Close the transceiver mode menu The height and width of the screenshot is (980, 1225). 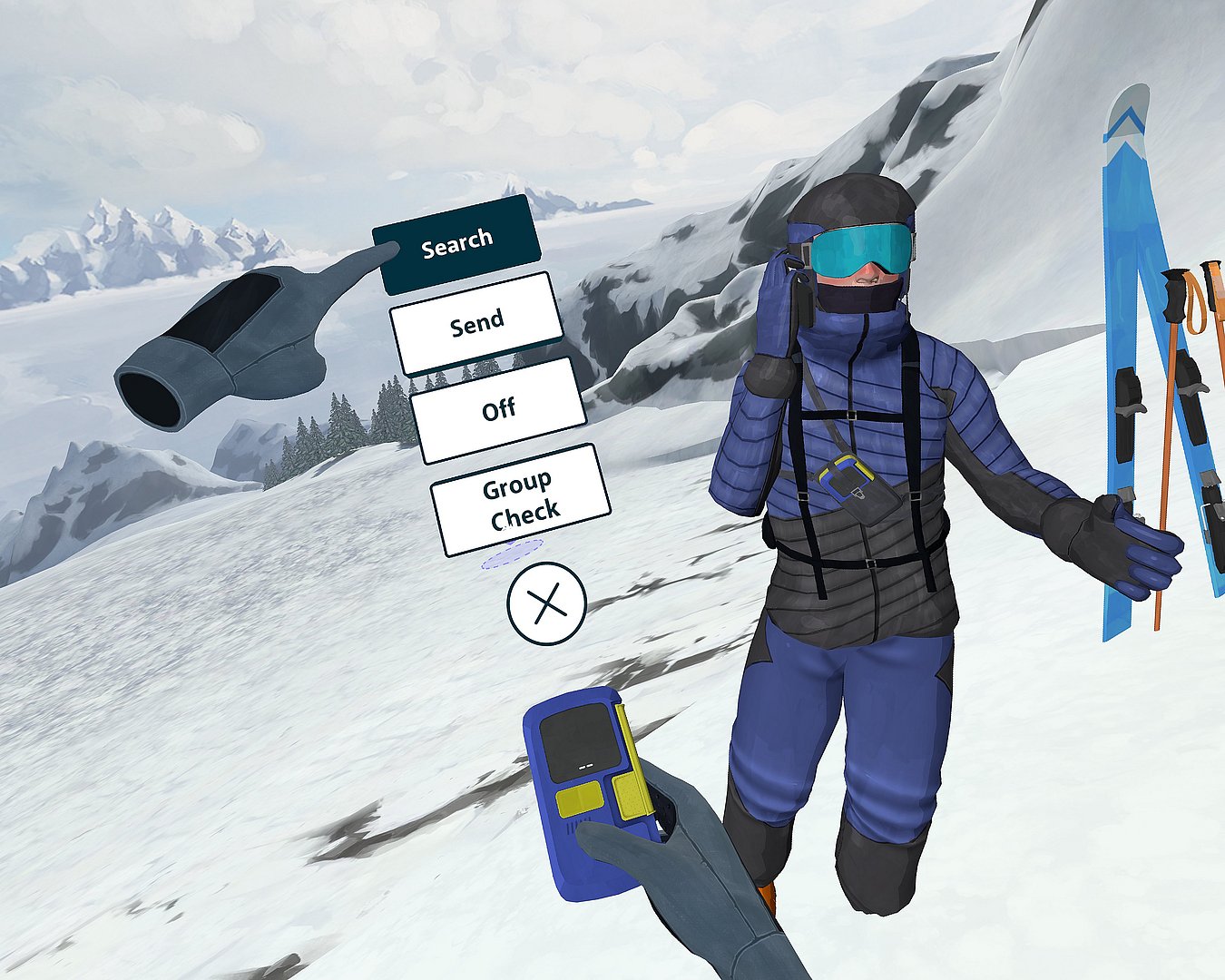coord(547,603)
